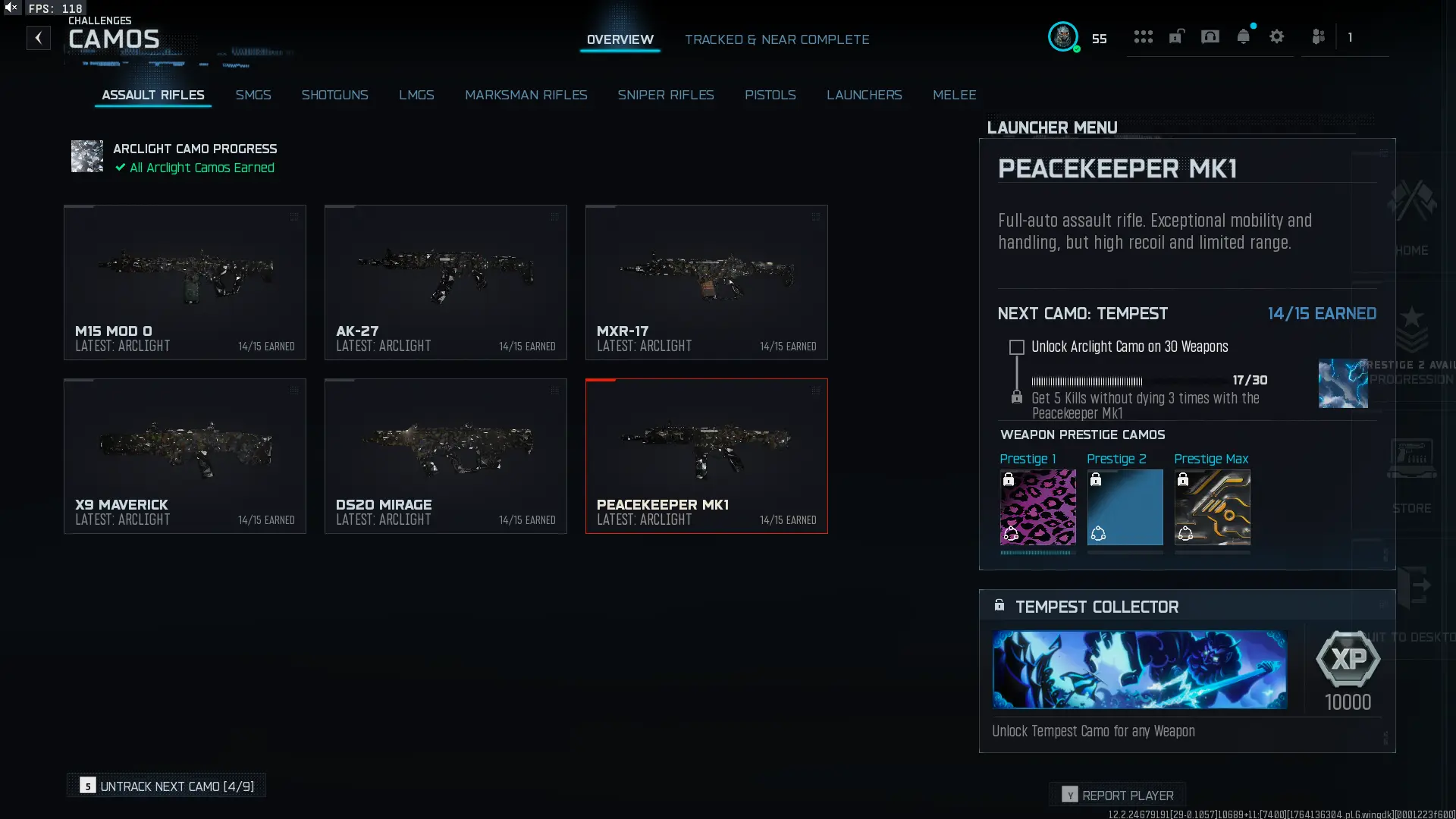
Task: Open the social party icon near the top right
Action: tap(1318, 36)
